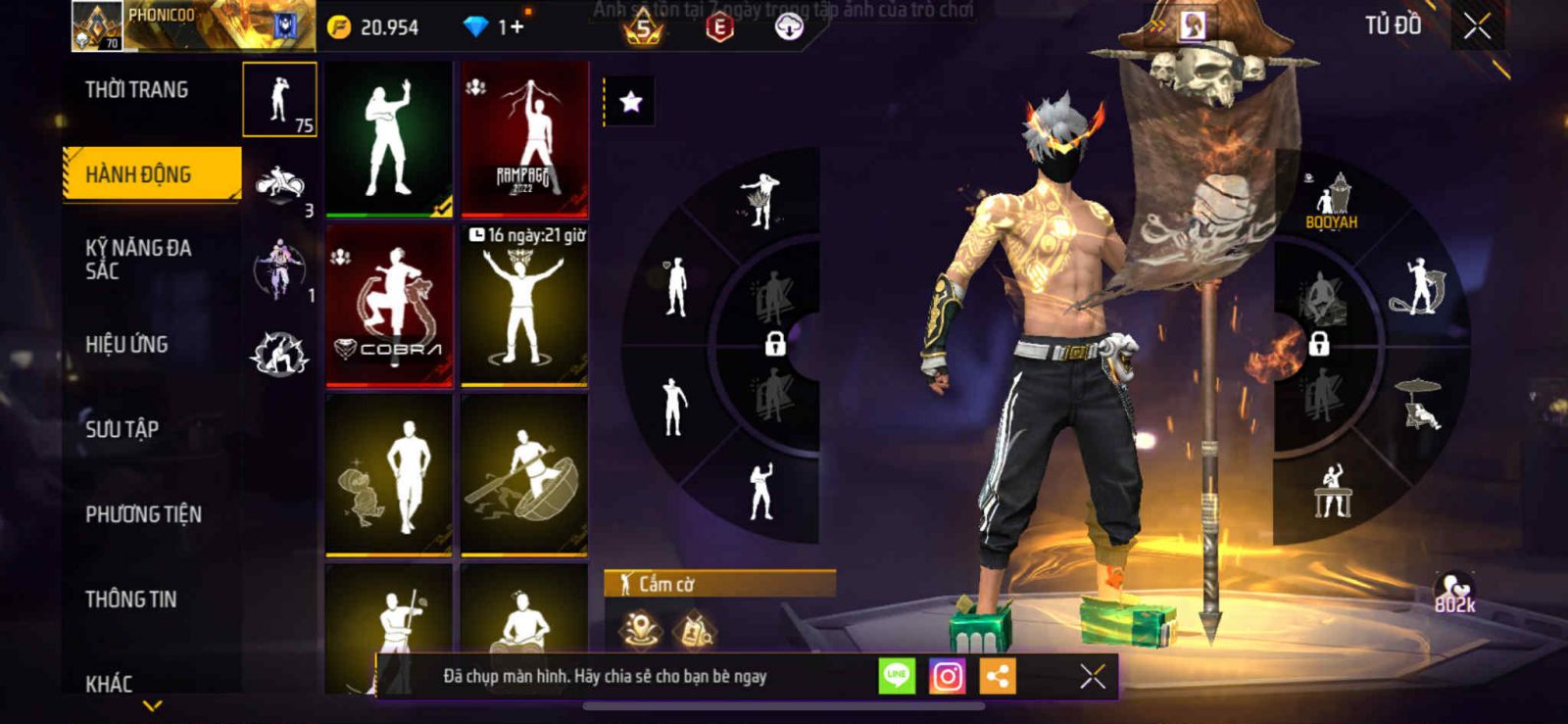Click the diamond currency add button
Screen dimensions: 1568x724
coord(515,27)
